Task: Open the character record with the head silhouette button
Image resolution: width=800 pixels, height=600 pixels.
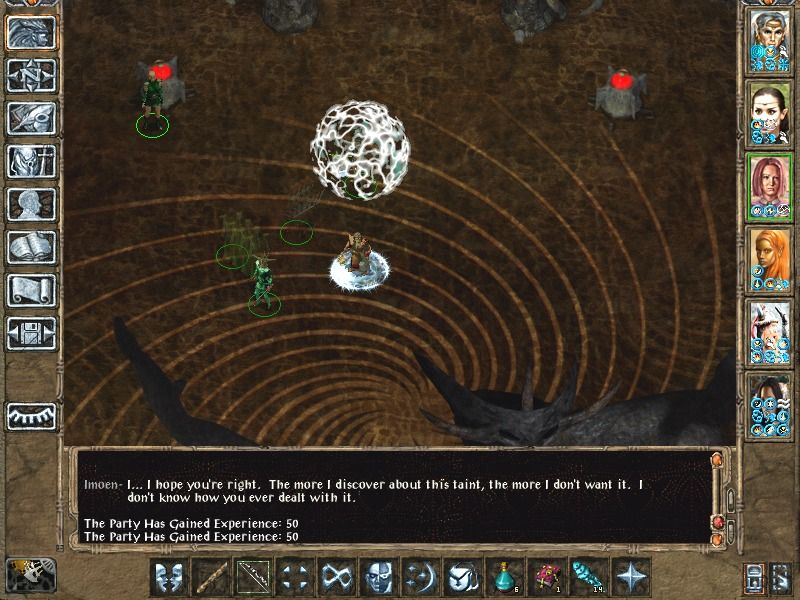Action: 31,204
